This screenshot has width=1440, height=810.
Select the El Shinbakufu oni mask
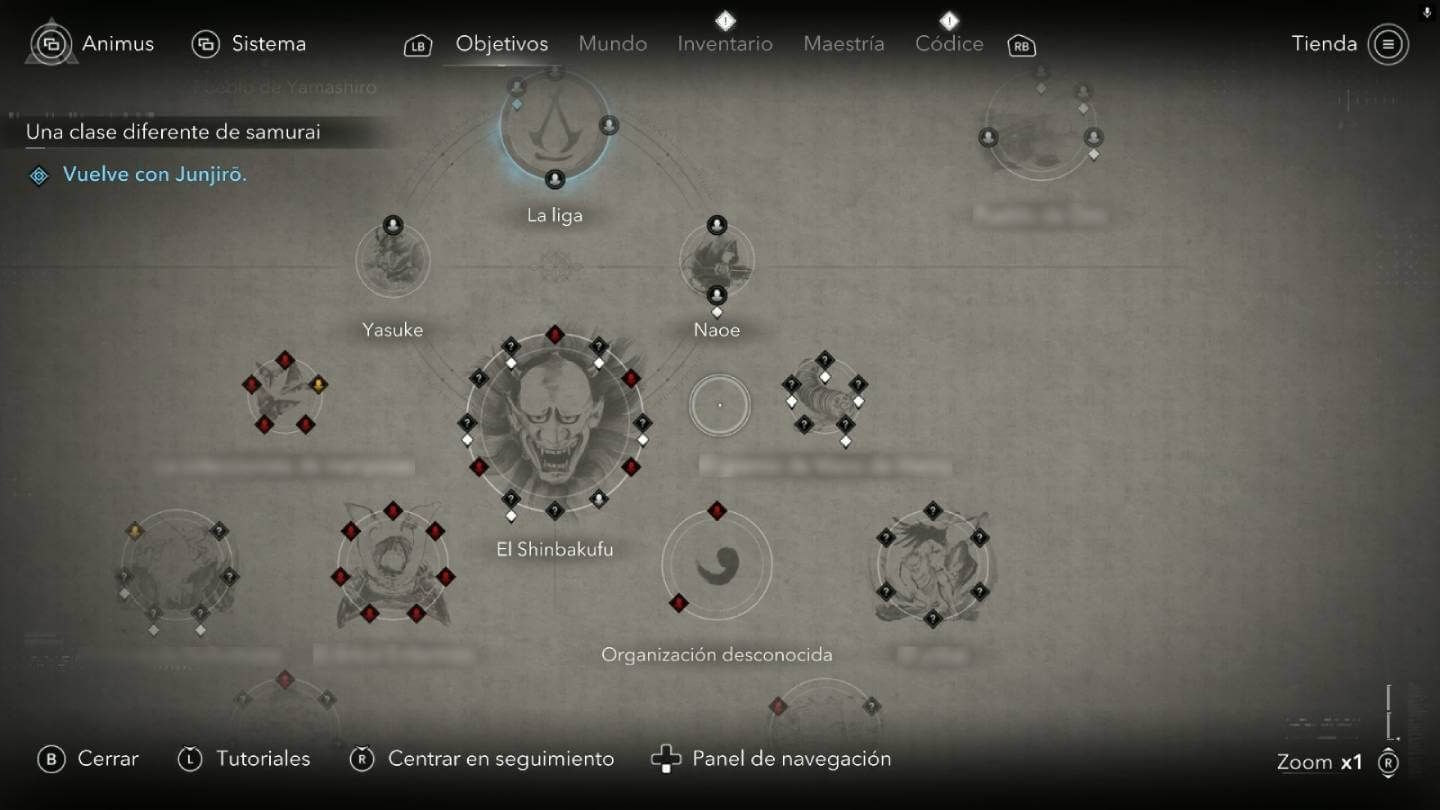pyautogui.click(x=556, y=425)
